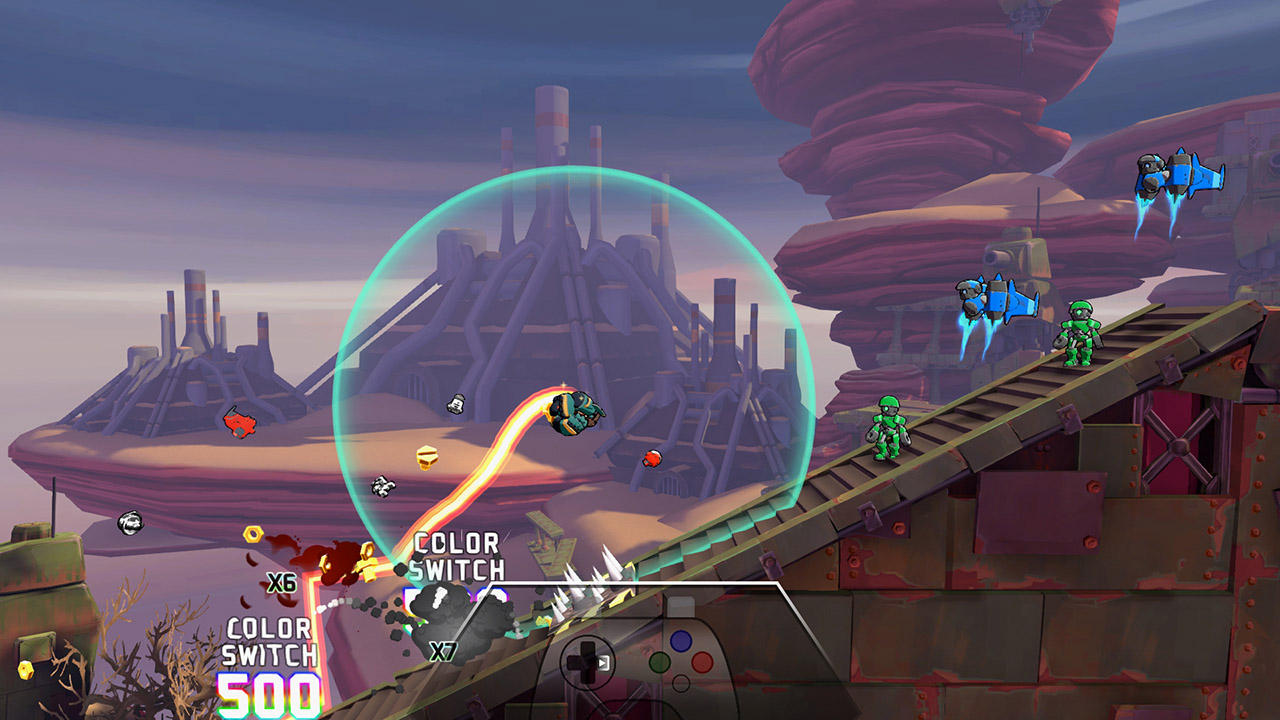The image size is (1280, 720).
Task: Click the red face button on the gamepad overlay
Action: (702, 662)
